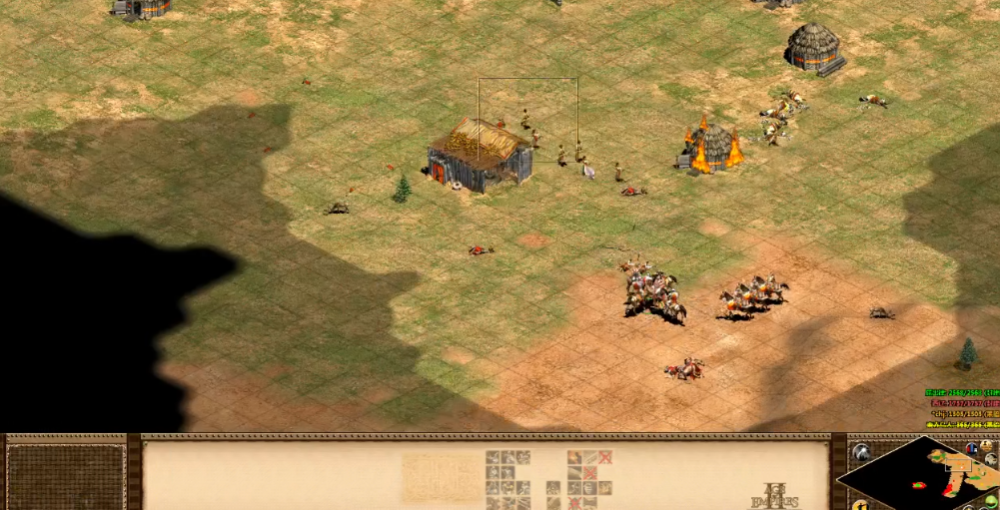
Task: Click the gold figure button below the minimap
Action: (861, 501)
